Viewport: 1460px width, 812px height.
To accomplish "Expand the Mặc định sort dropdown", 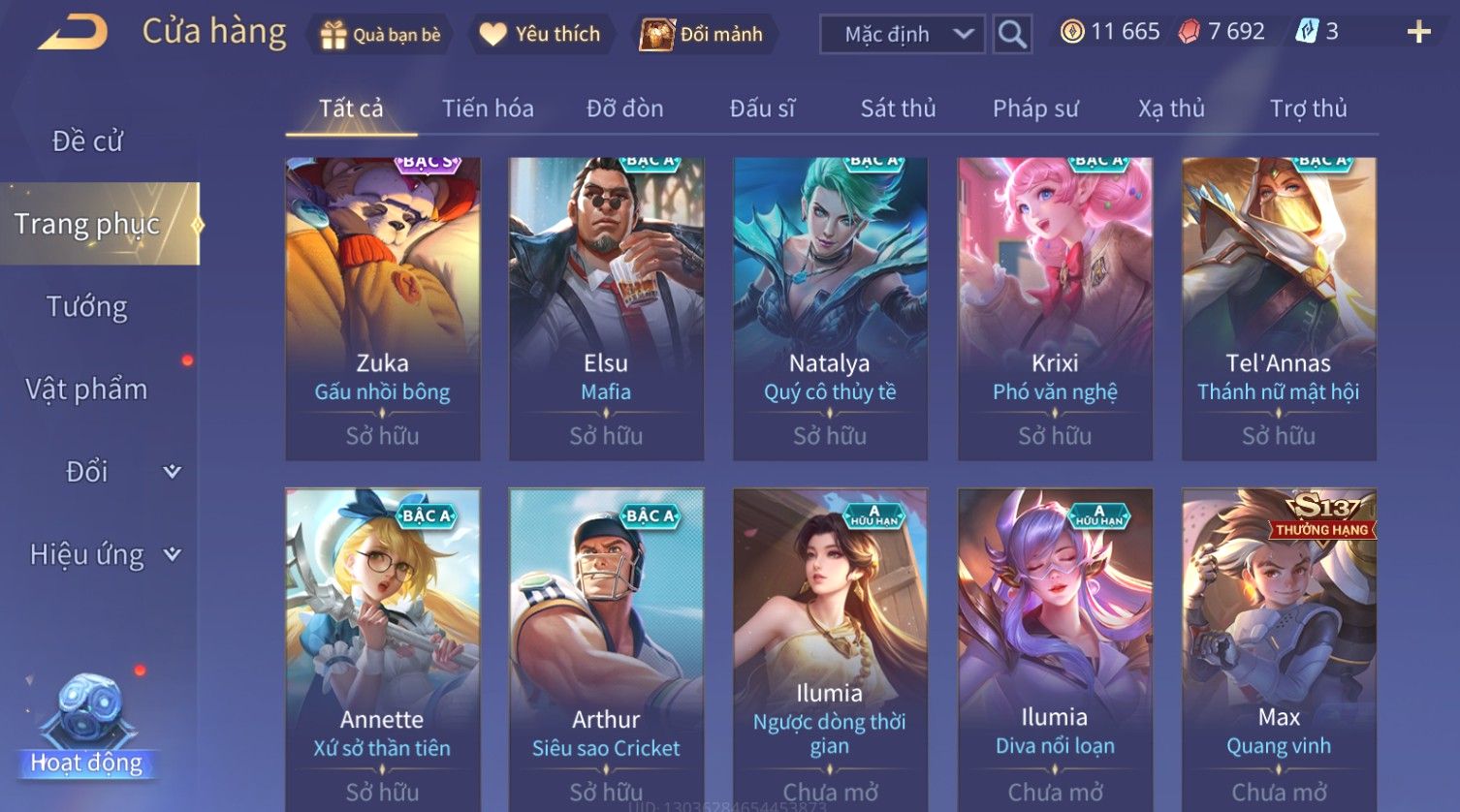I will [902, 35].
